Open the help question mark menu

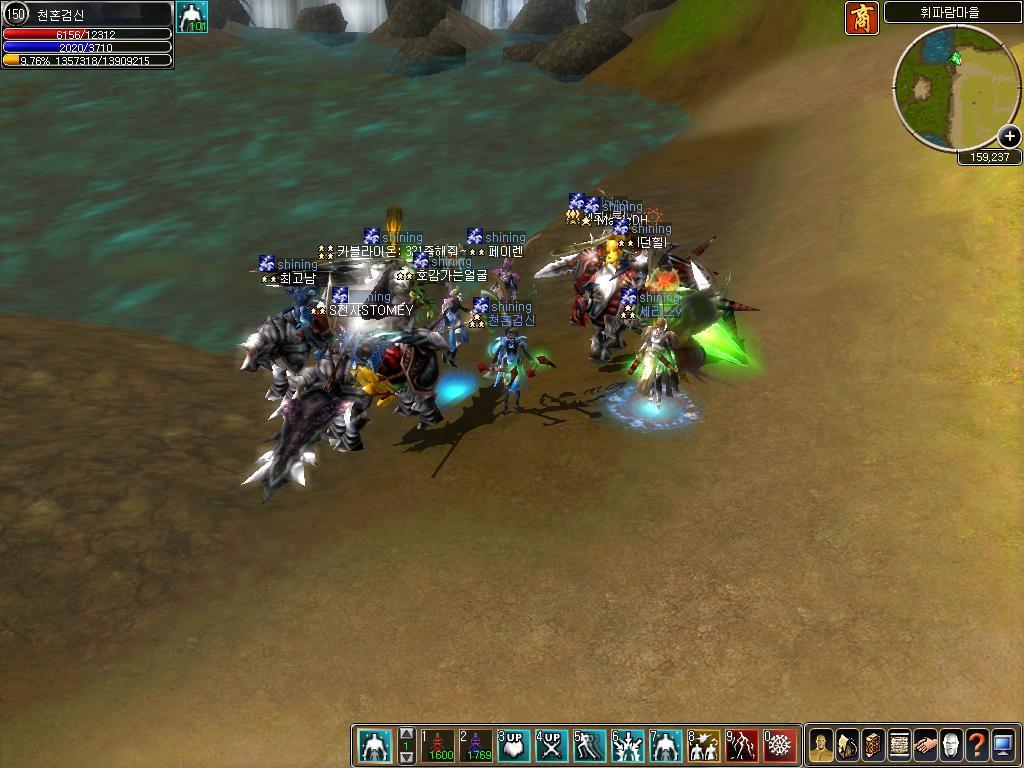coord(977,745)
